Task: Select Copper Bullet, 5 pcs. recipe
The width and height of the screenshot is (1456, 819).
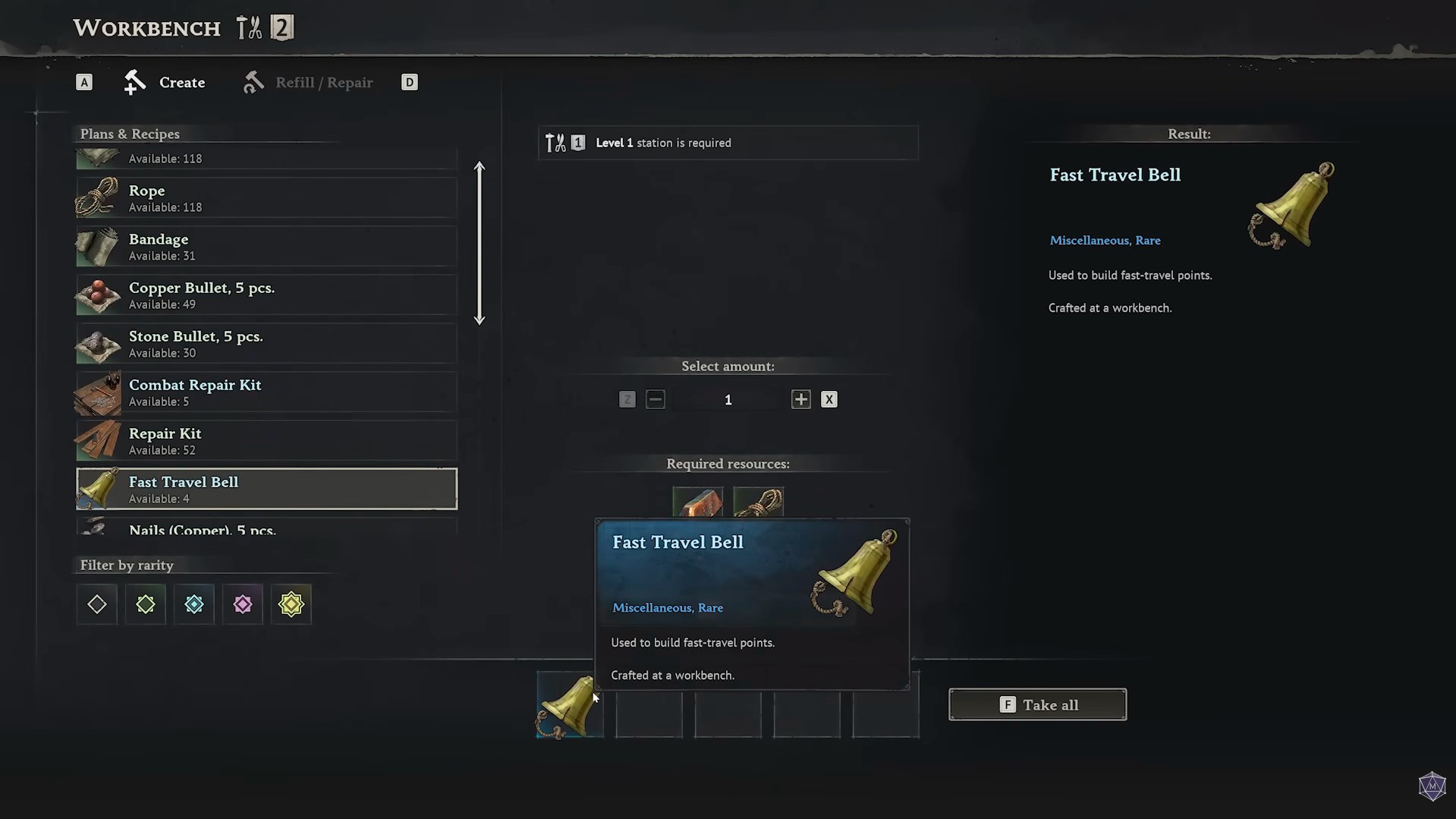Action: (x=266, y=295)
